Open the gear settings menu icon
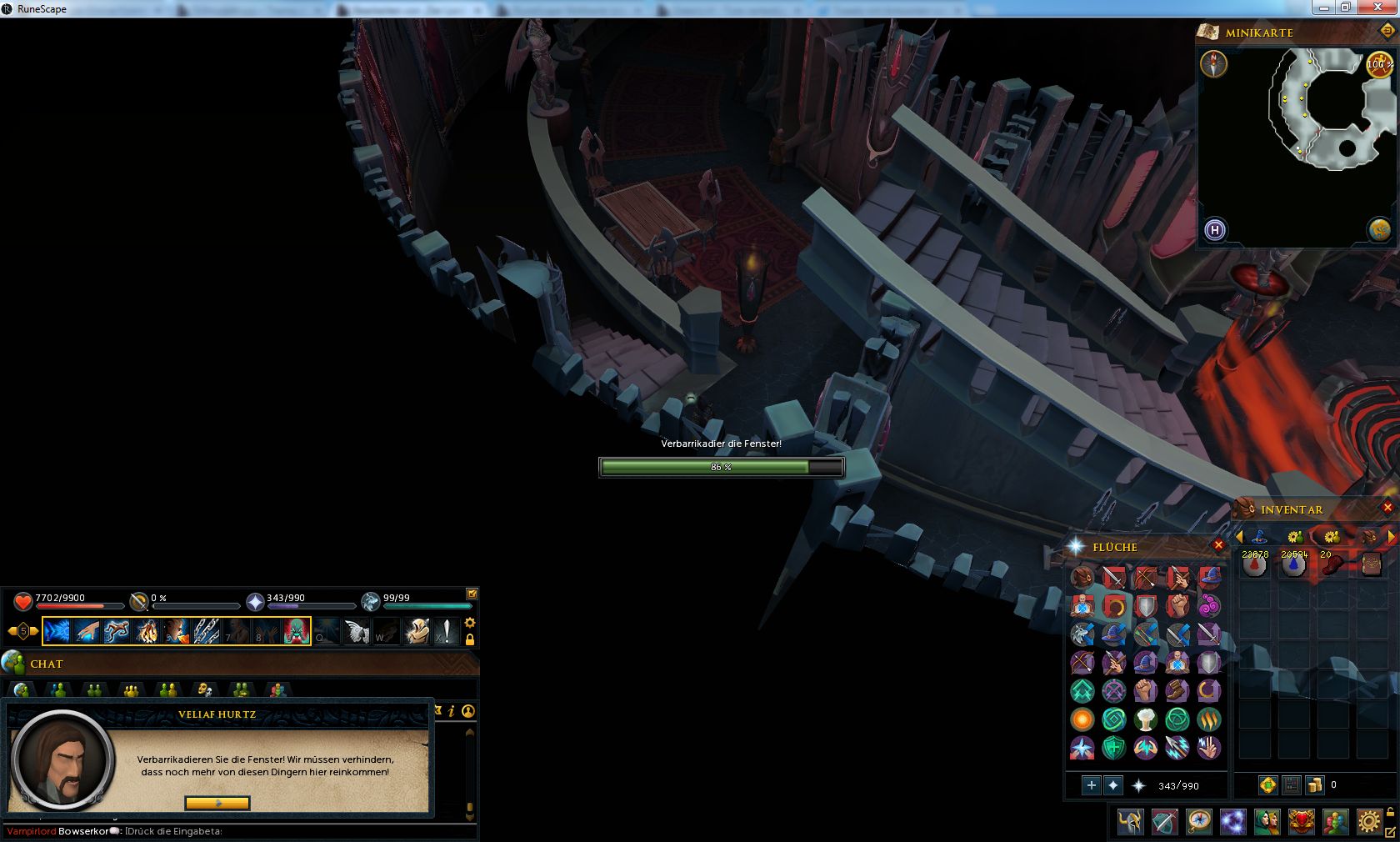The height and width of the screenshot is (842, 1400). (1368, 822)
